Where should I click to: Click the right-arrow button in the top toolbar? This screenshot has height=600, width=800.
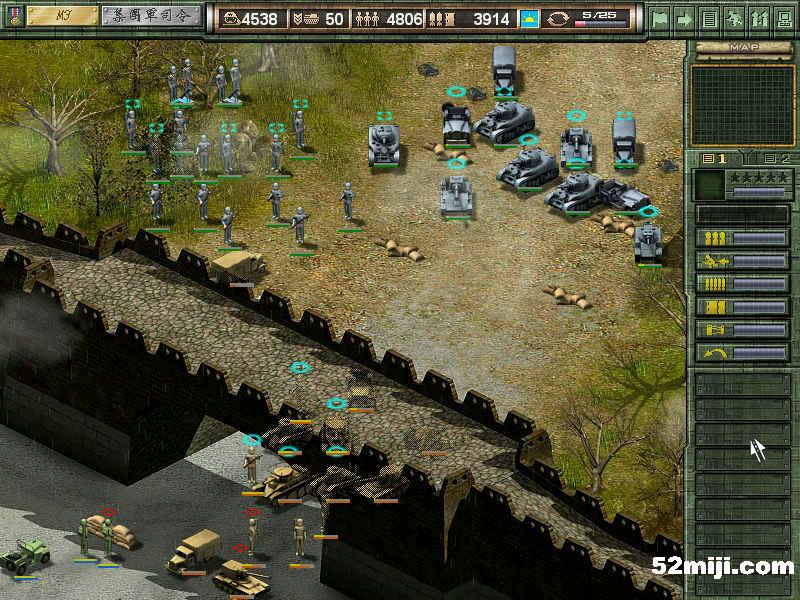click(685, 18)
